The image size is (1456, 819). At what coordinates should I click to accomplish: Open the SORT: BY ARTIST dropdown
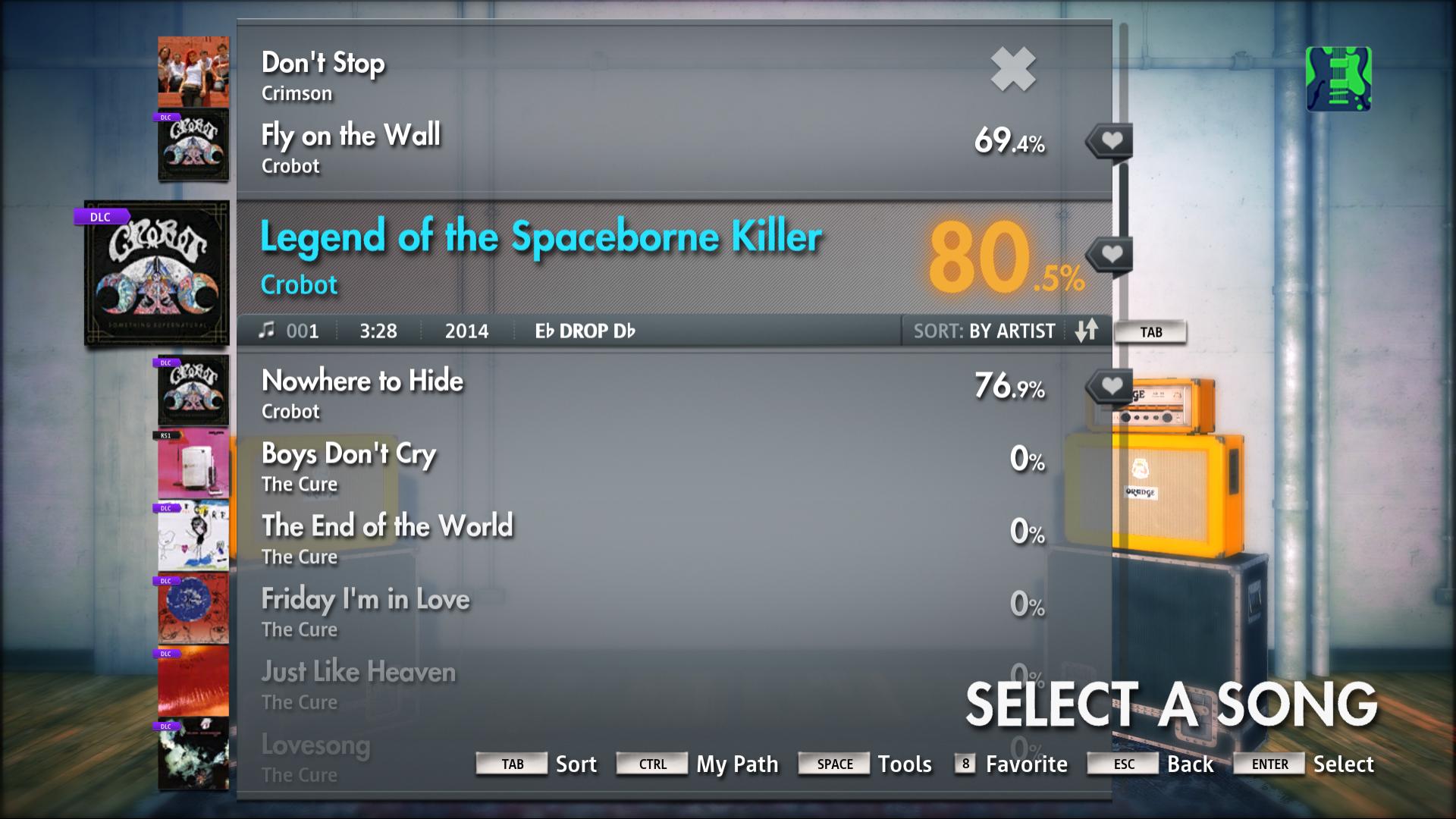[x=984, y=331]
